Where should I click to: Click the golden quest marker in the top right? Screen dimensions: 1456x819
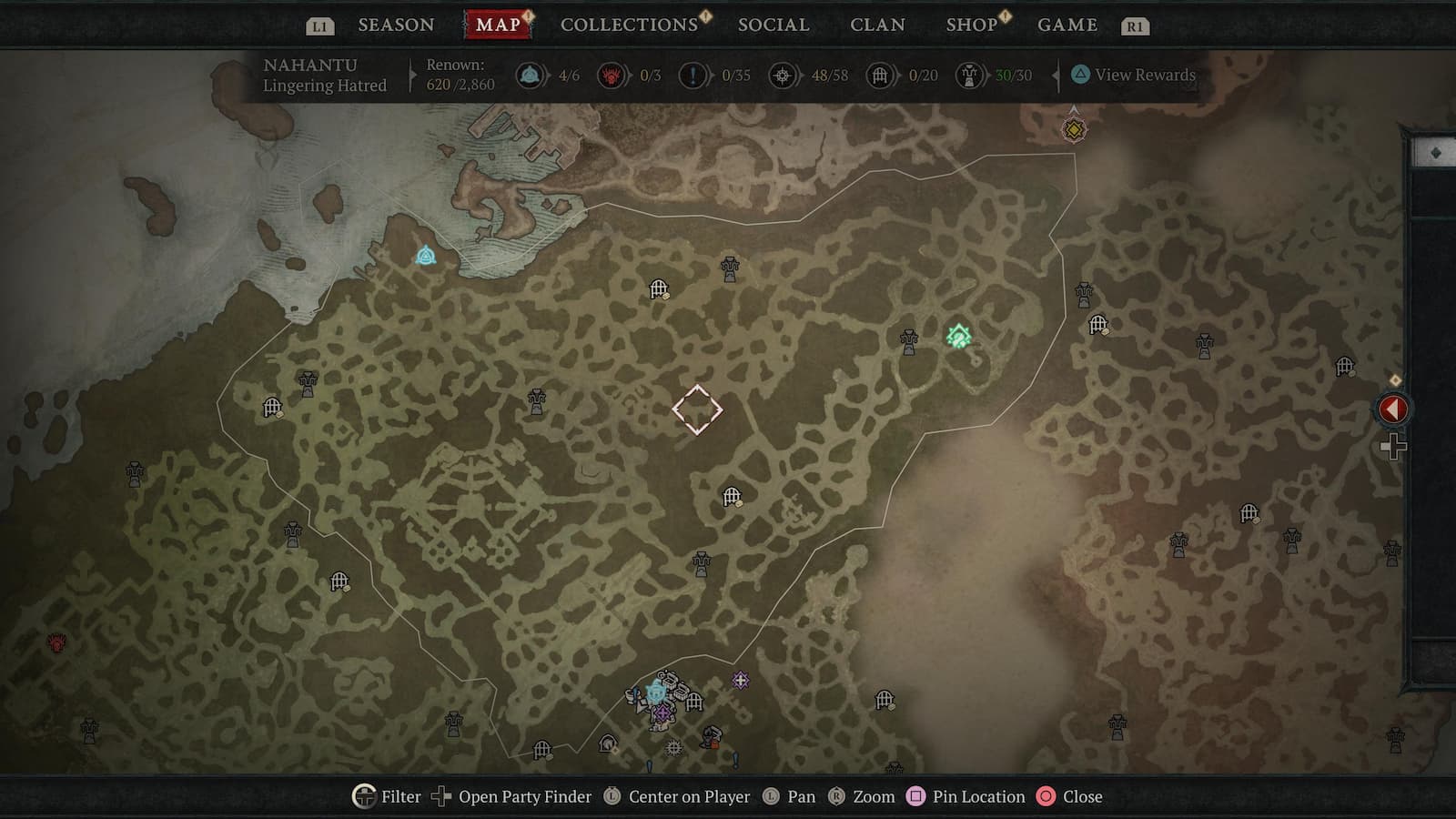(1074, 128)
